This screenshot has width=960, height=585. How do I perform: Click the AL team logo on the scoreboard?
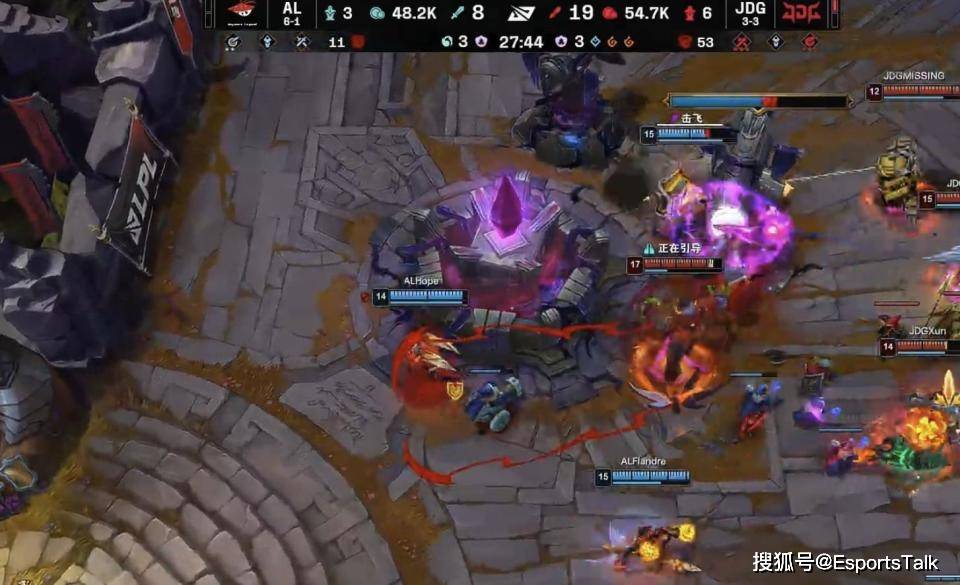(x=240, y=13)
